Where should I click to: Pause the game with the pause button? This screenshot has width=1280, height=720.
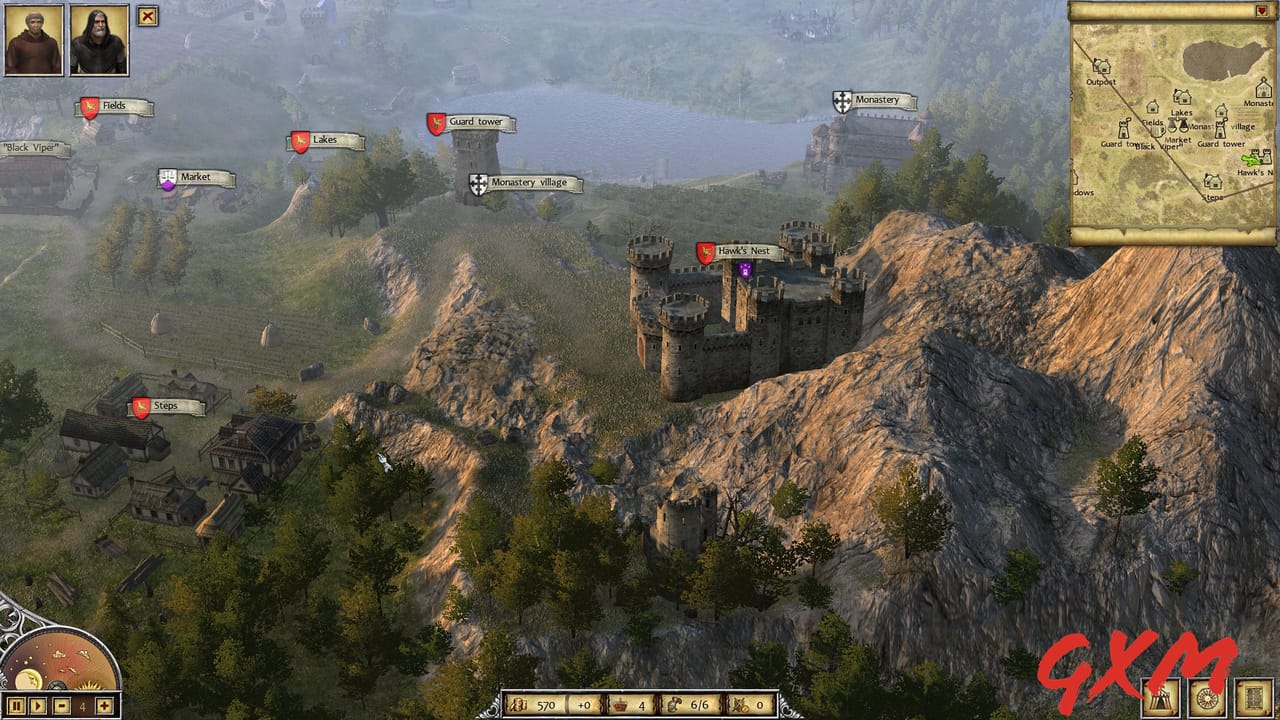16,706
